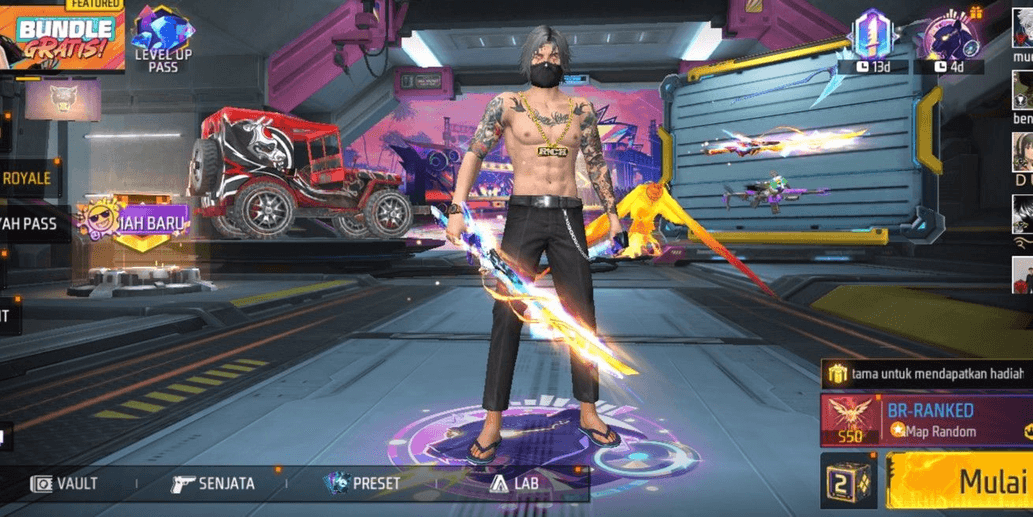Open the Bundle Gratis featured banner
This screenshot has height=517, width=1033.
pyautogui.click(x=62, y=38)
